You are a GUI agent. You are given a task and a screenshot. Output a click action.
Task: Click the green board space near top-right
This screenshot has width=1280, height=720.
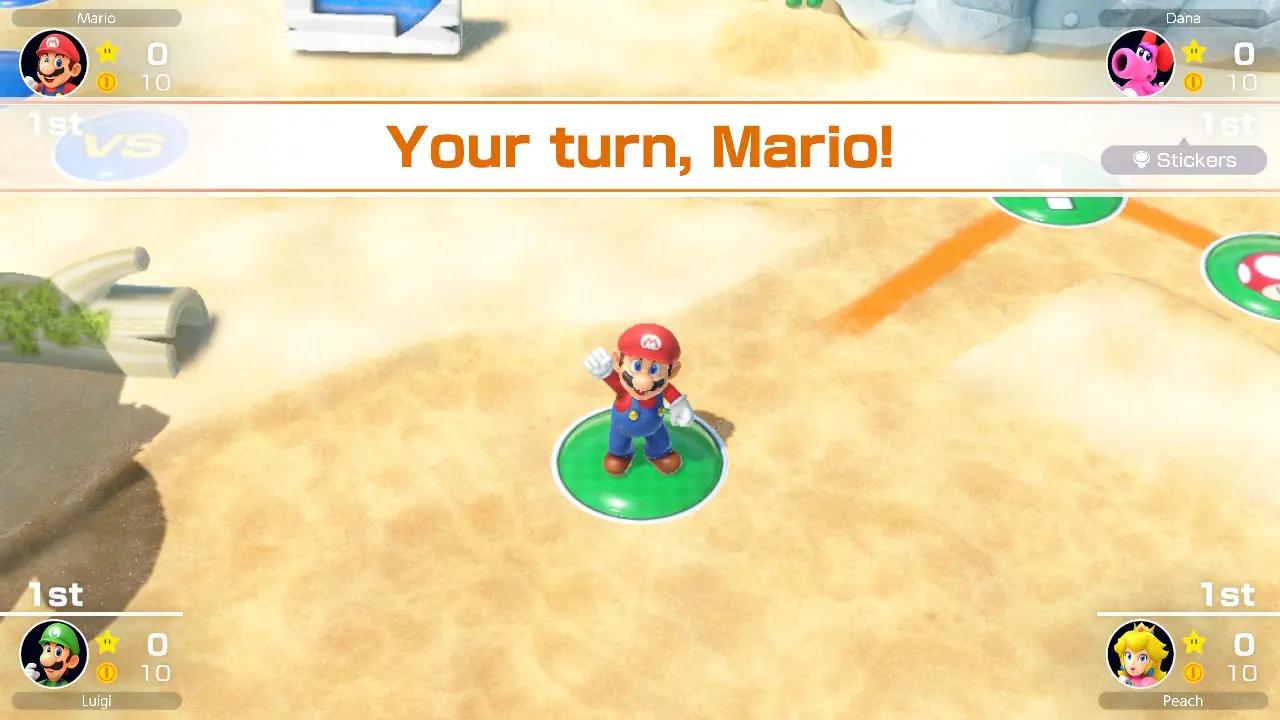click(x=1058, y=203)
